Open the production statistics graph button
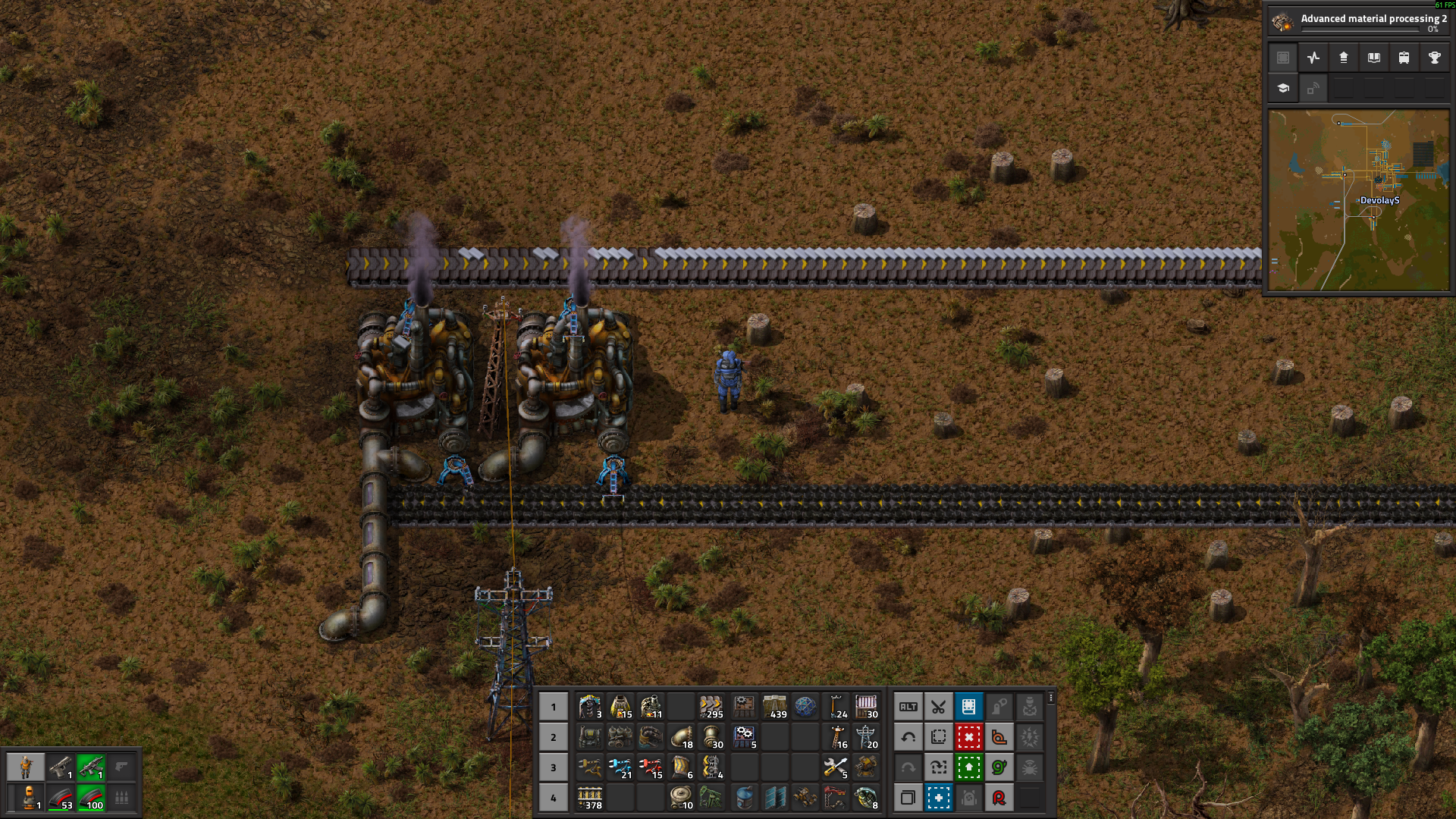 (x=1313, y=58)
